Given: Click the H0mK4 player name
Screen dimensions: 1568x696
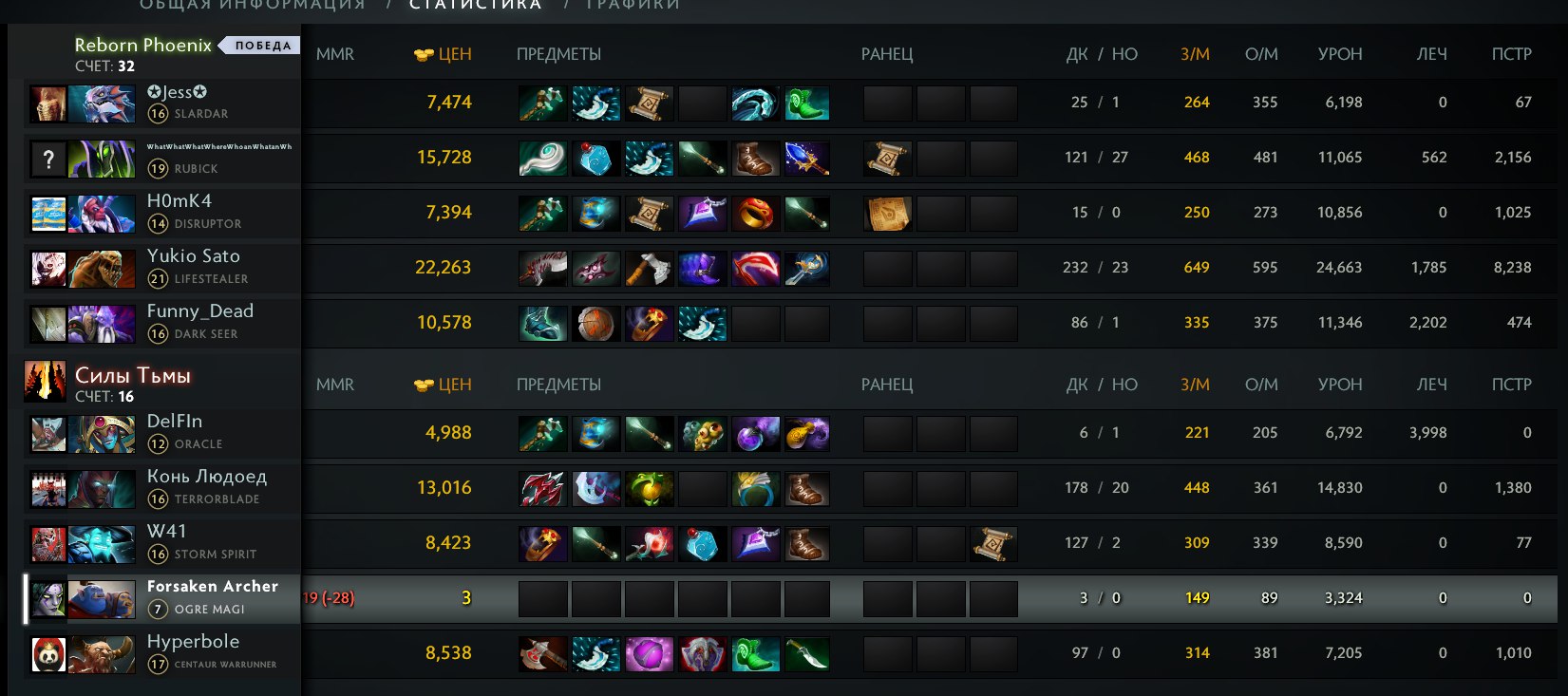Looking at the screenshot, I should click(x=179, y=201).
